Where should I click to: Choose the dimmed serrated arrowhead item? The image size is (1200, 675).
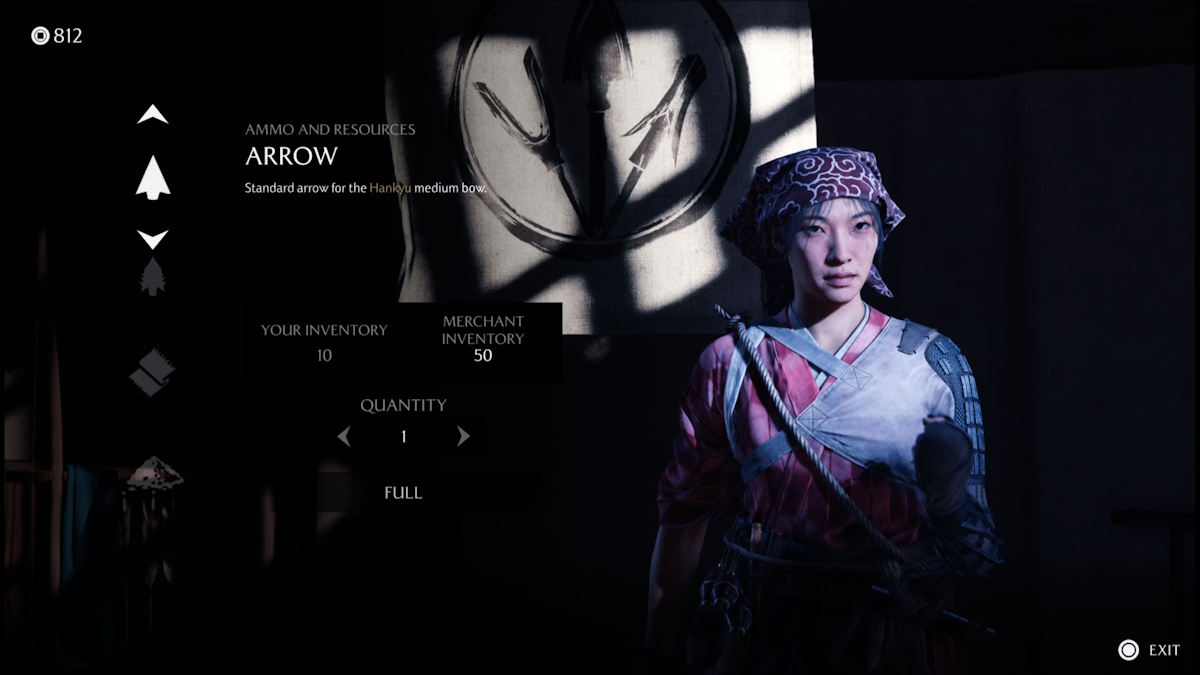click(x=153, y=277)
